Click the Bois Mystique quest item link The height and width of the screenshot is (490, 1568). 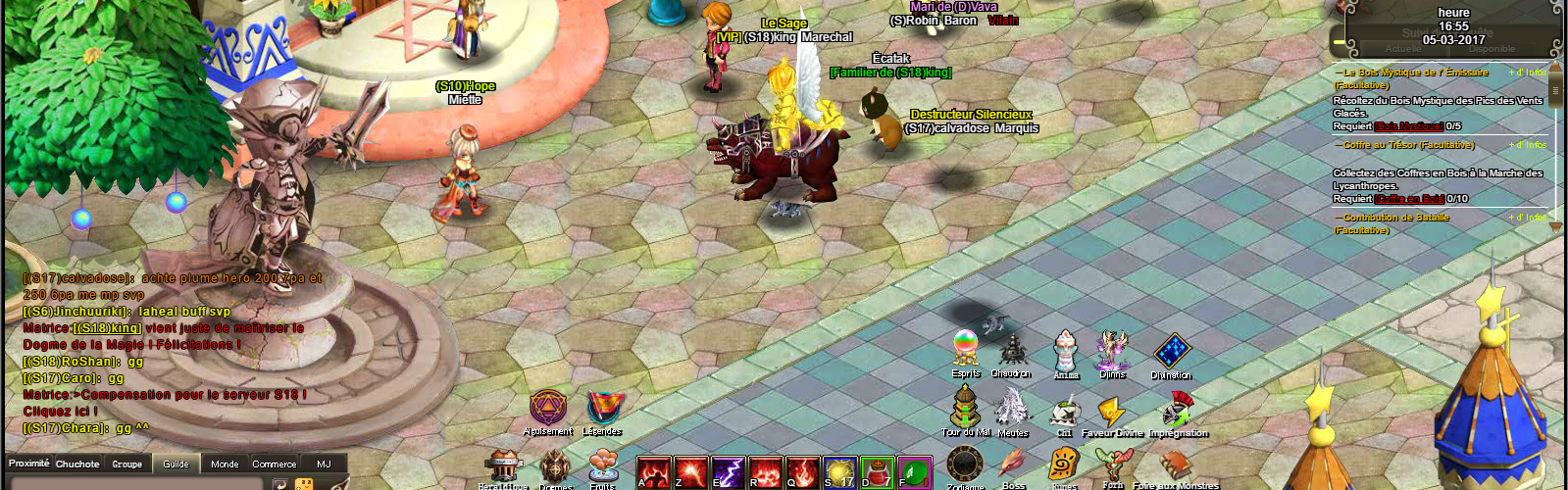(1408, 126)
